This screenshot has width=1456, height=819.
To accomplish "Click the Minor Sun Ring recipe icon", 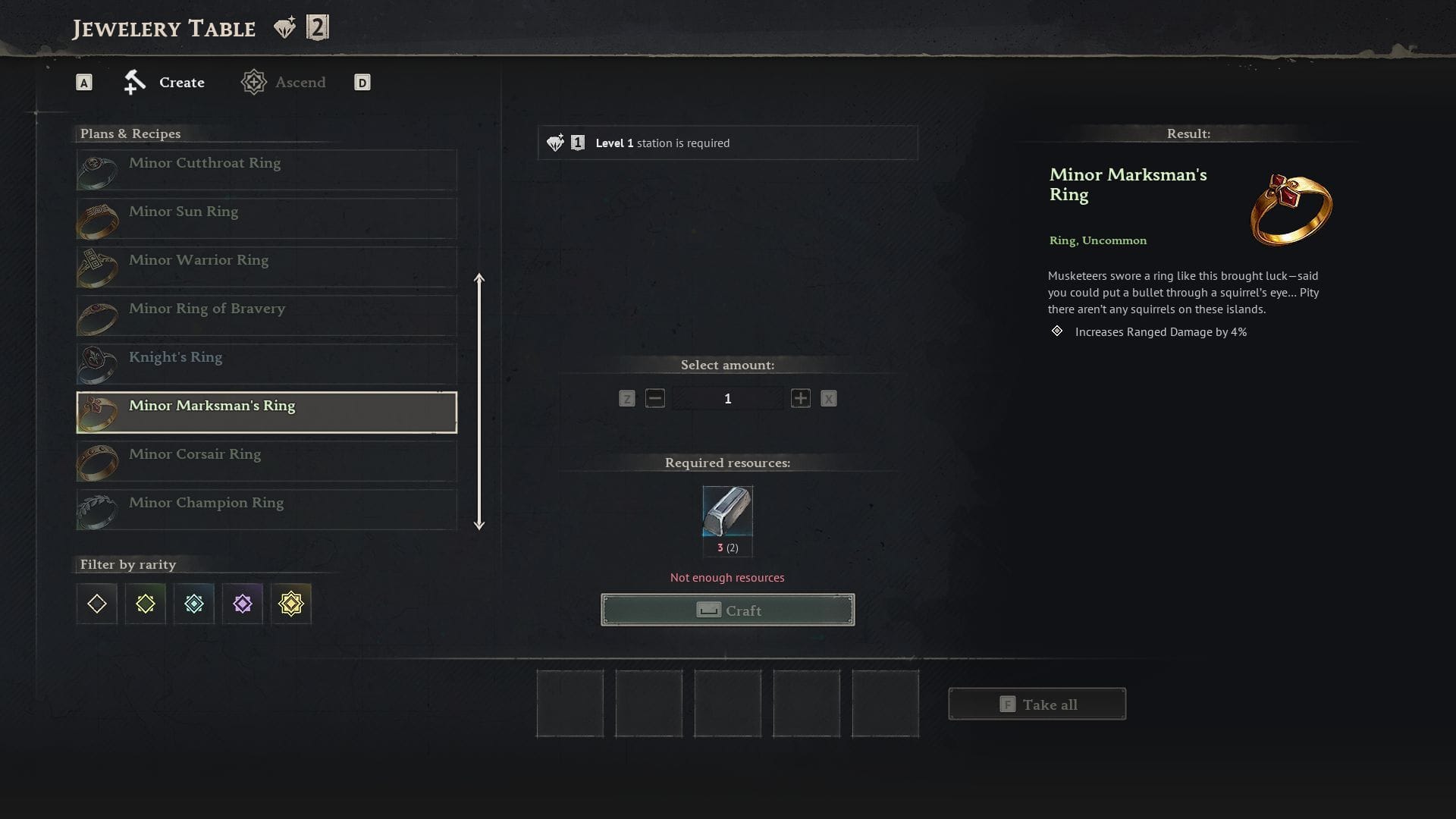I will coord(97,218).
